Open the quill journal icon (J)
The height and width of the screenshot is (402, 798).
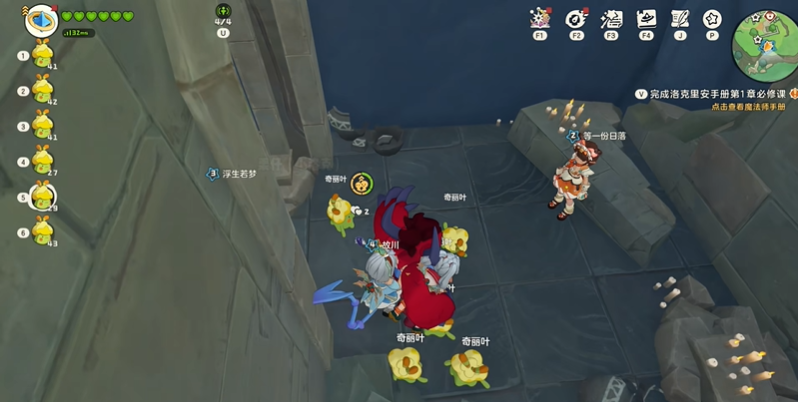(x=680, y=19)
